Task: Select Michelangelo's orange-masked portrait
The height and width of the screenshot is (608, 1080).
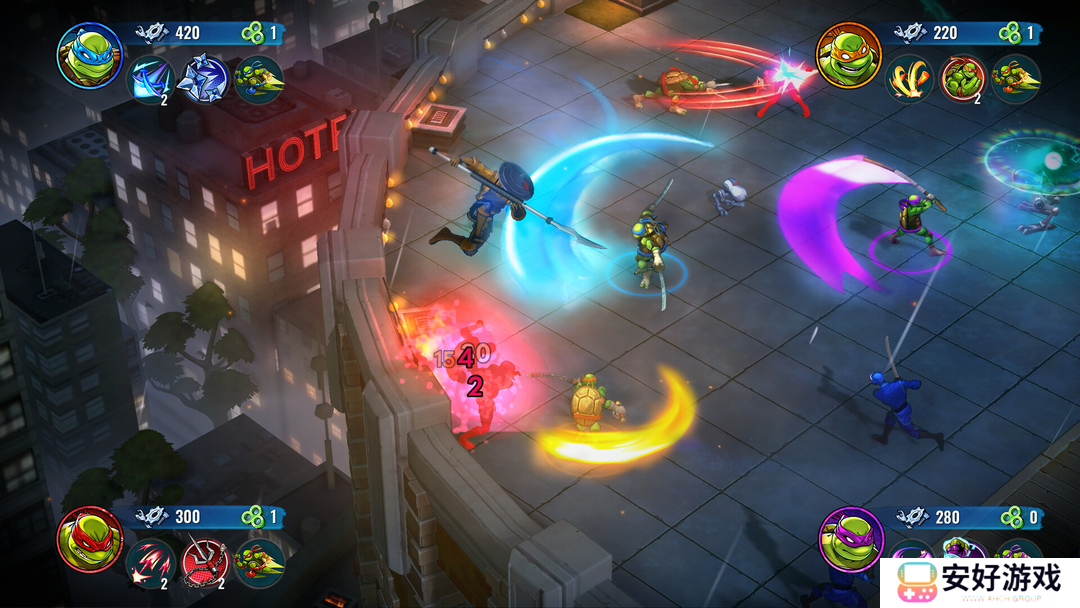Action: click(849, 55)
